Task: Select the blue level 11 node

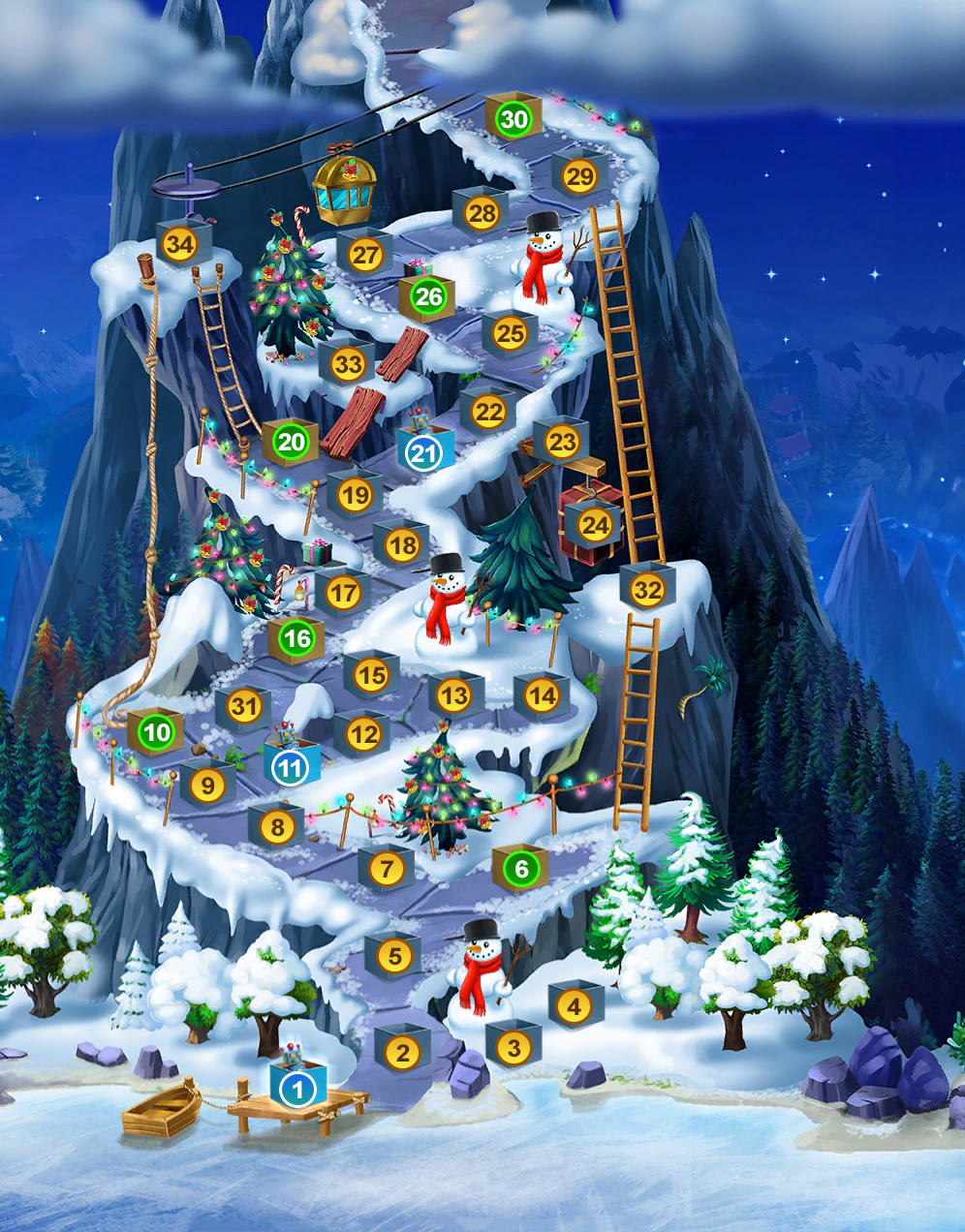Action: [290, 767]
